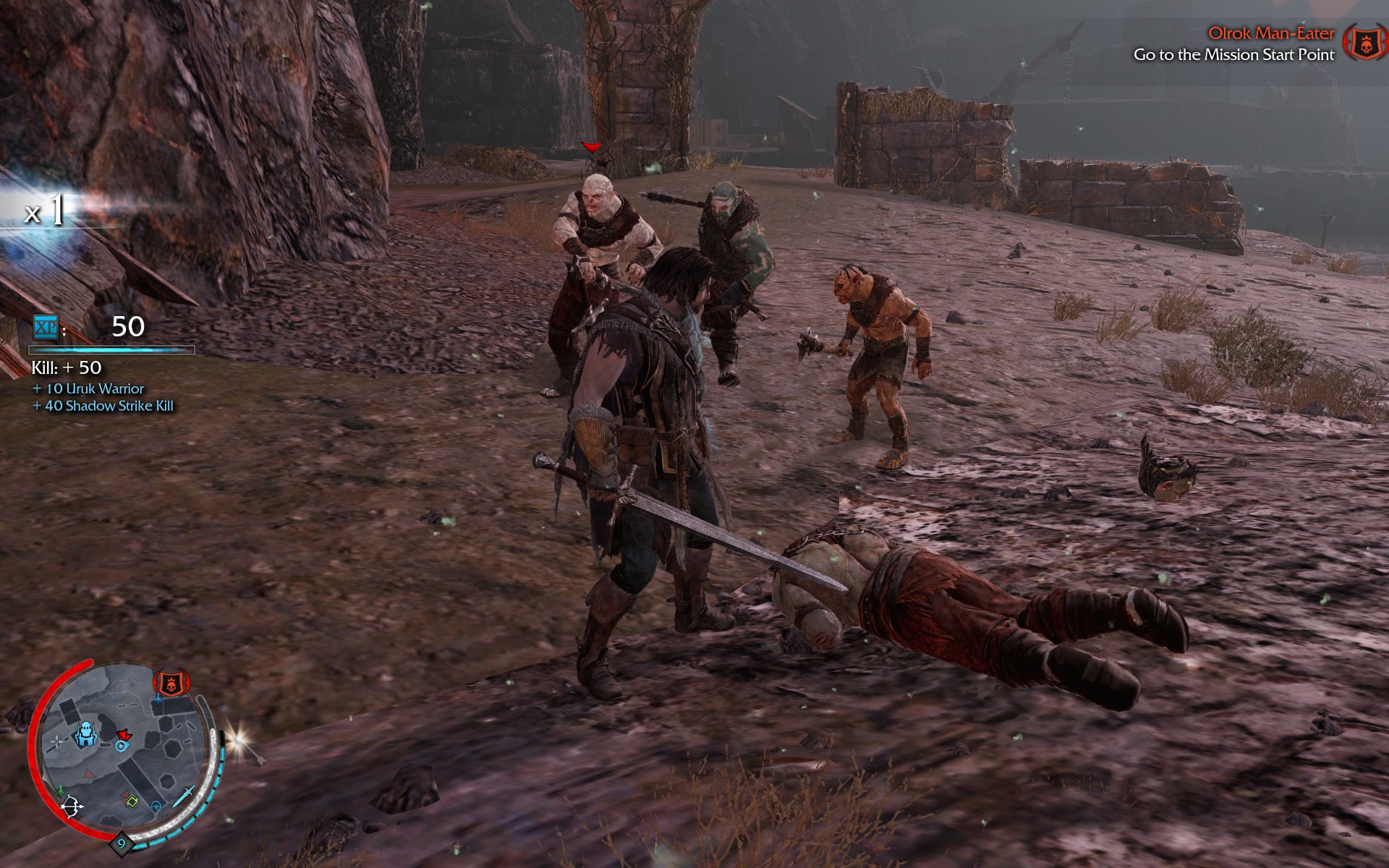Click the red skull shield marker on minimap

click(x=171, y=684)
